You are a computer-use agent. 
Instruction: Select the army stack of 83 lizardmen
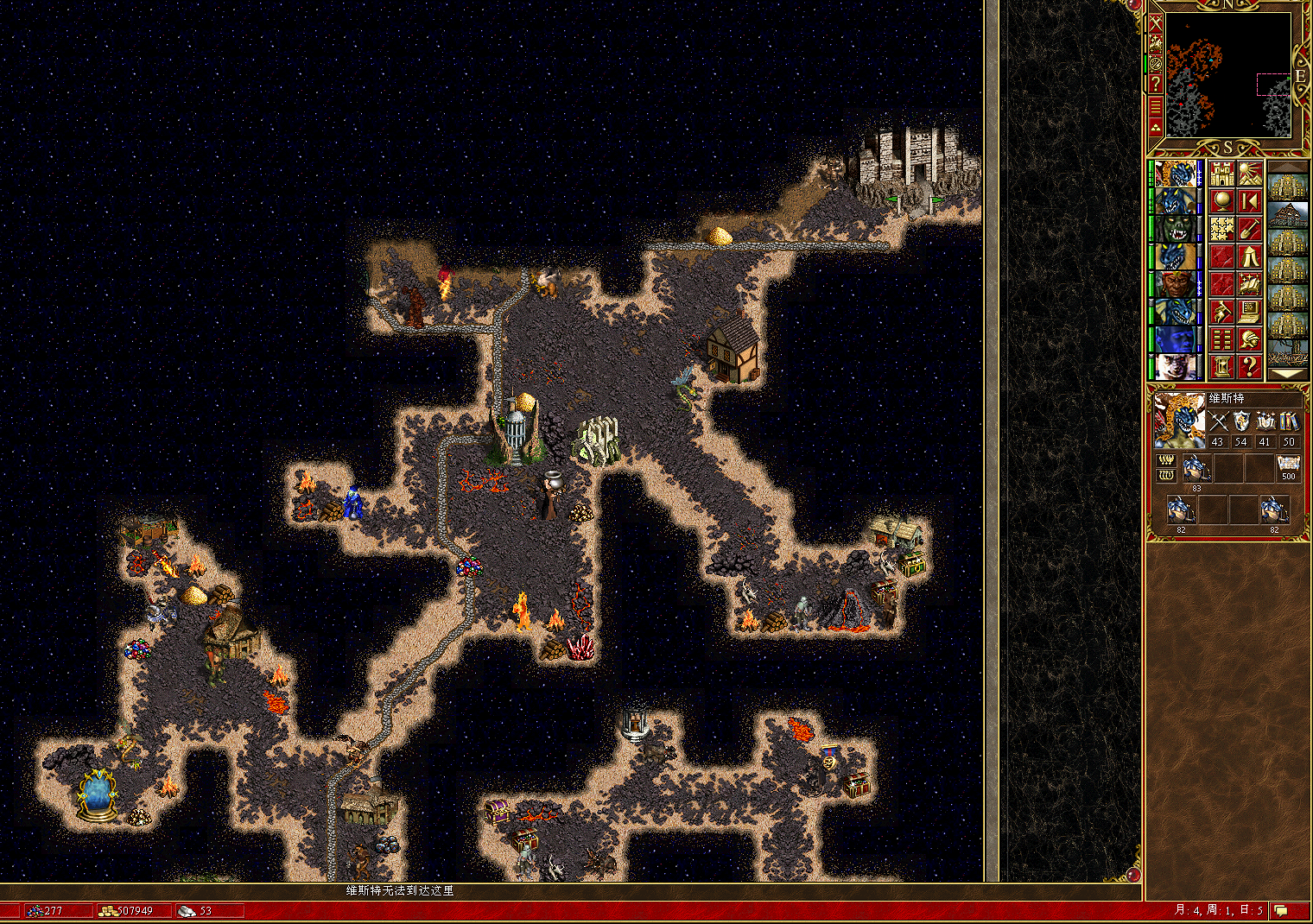[1196, 468]
